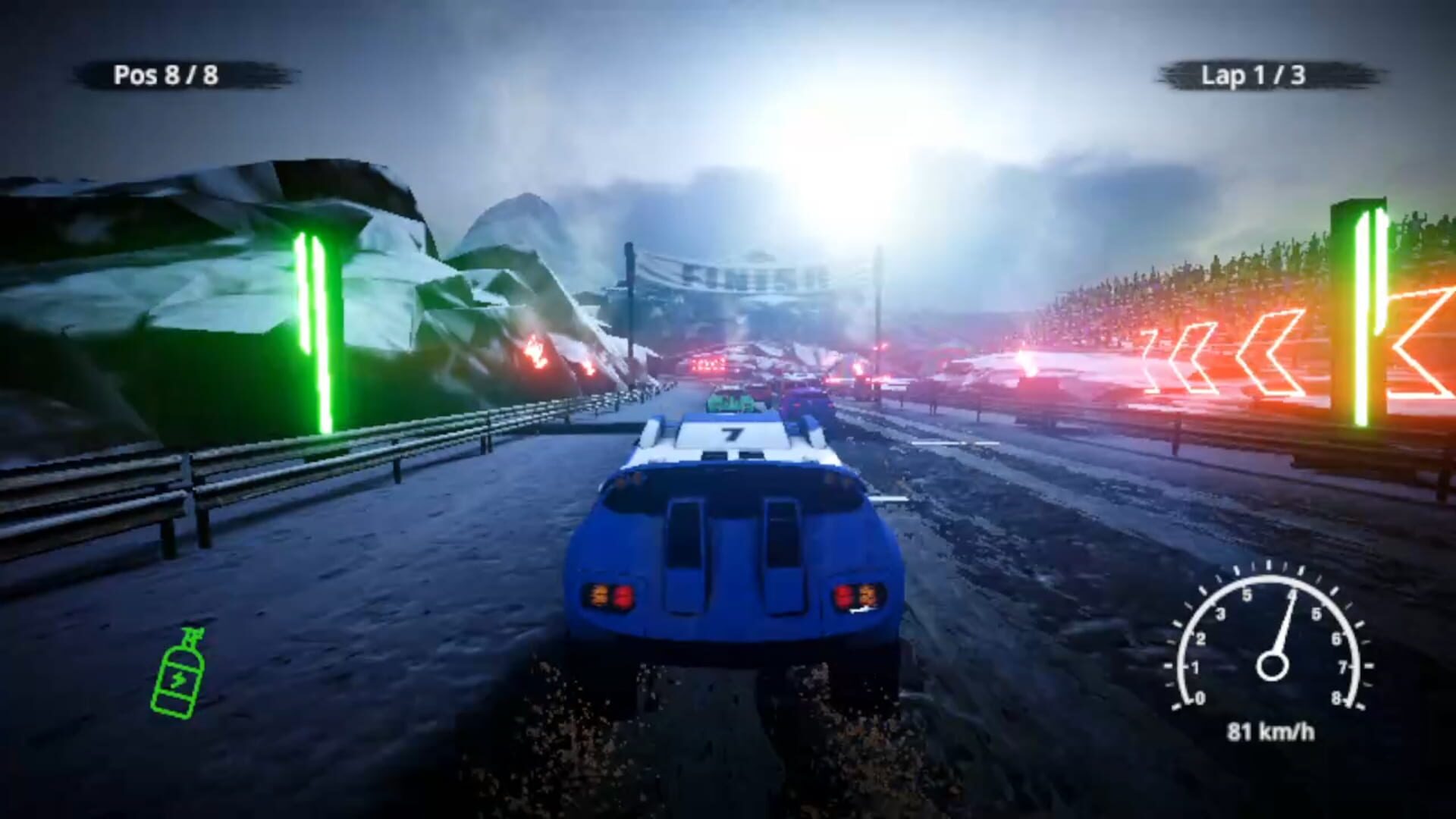
Task: Select the Pos 8 / 8 HUD label
Action: click(x=167, y=75)
